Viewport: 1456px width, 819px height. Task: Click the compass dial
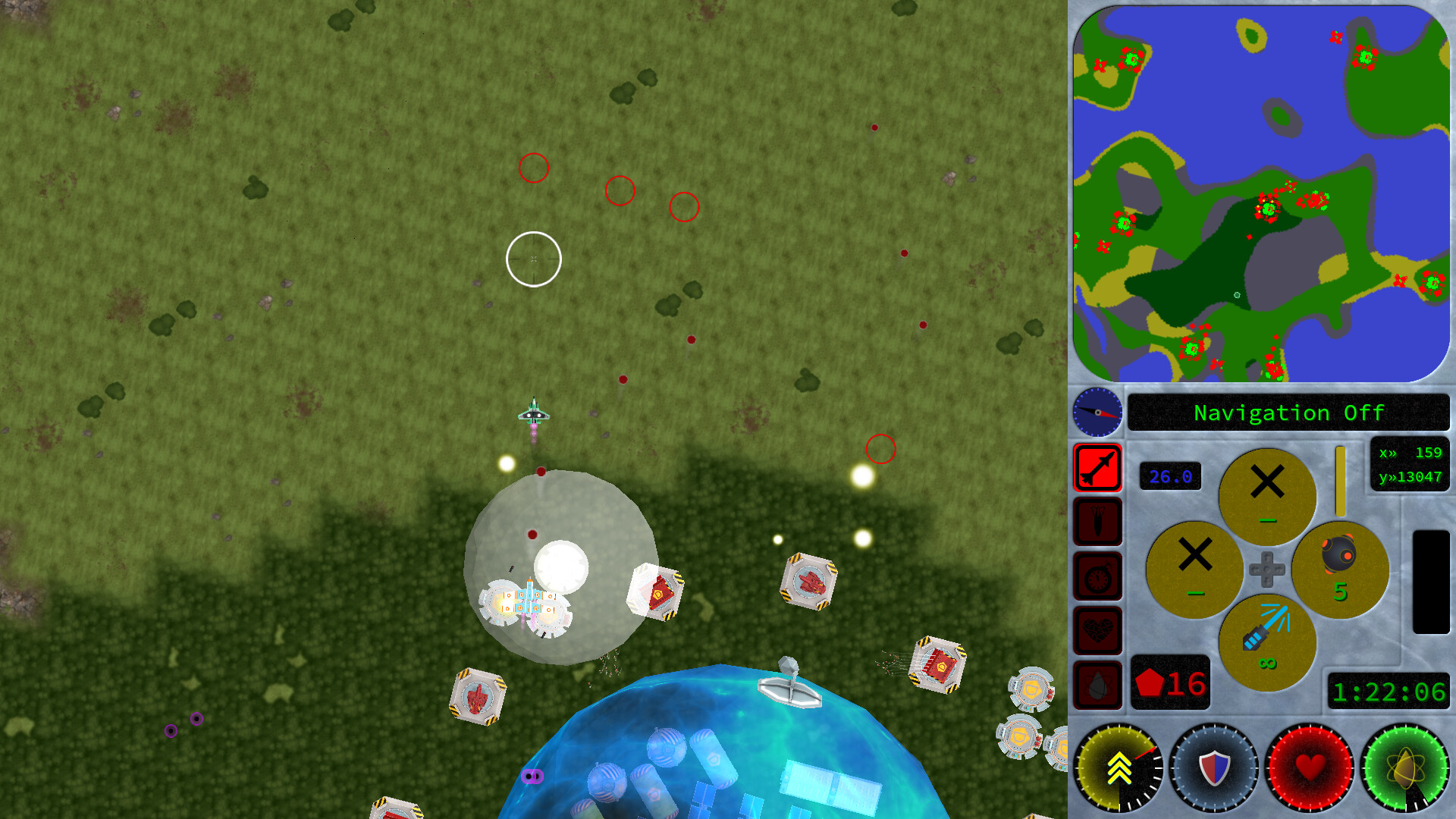(1097, 413)
